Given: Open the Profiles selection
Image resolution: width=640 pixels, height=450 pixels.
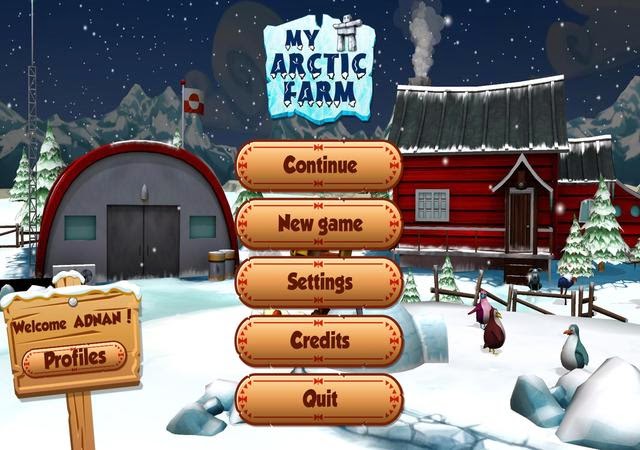Looking at the screenshot, I should click(x=74, y=358).
